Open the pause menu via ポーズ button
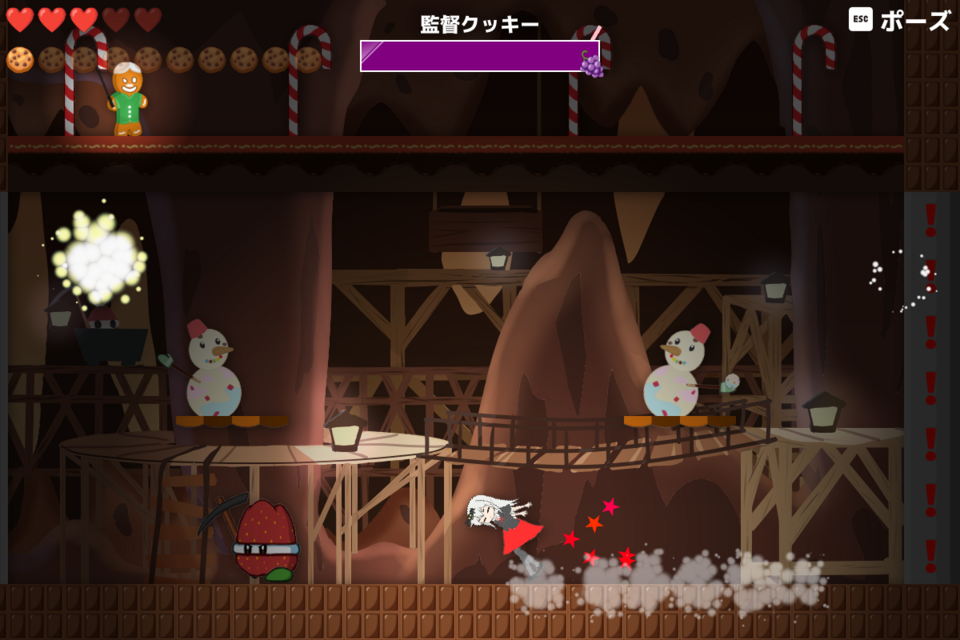Screen dimensions: 960x640 point(900,20)
